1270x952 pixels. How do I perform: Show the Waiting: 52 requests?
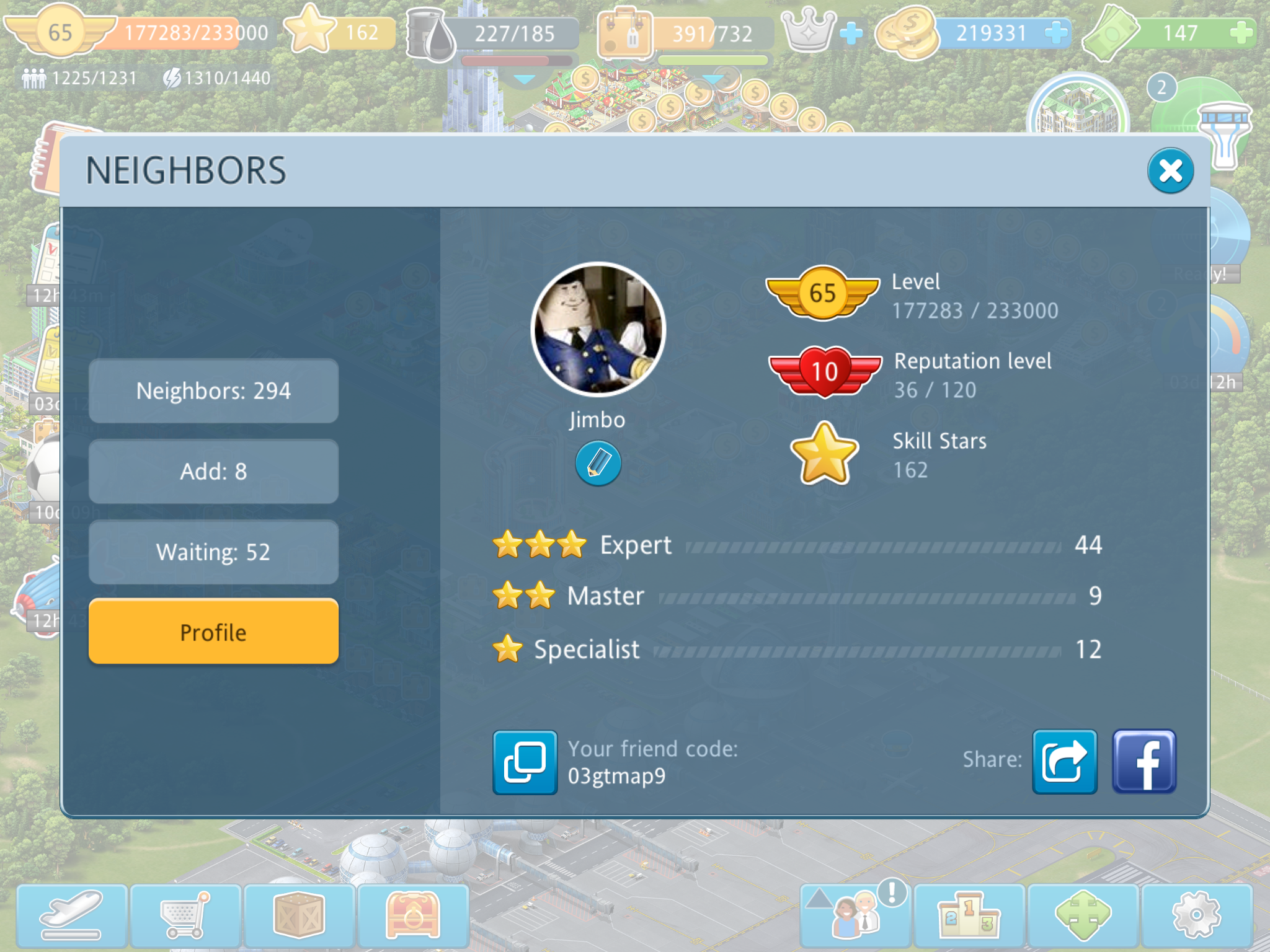click(213, 552)
